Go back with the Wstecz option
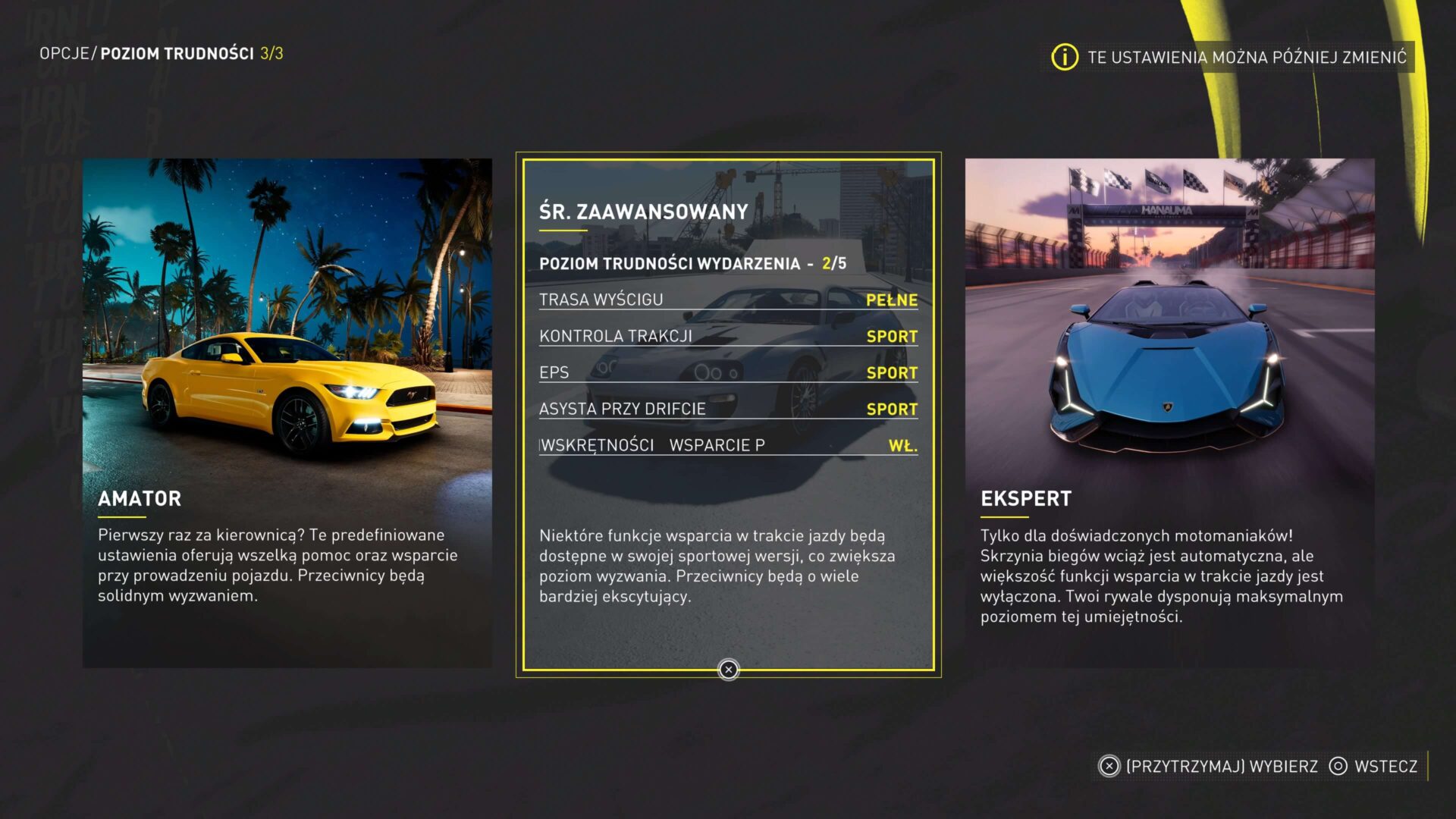 coord(1374,766)
